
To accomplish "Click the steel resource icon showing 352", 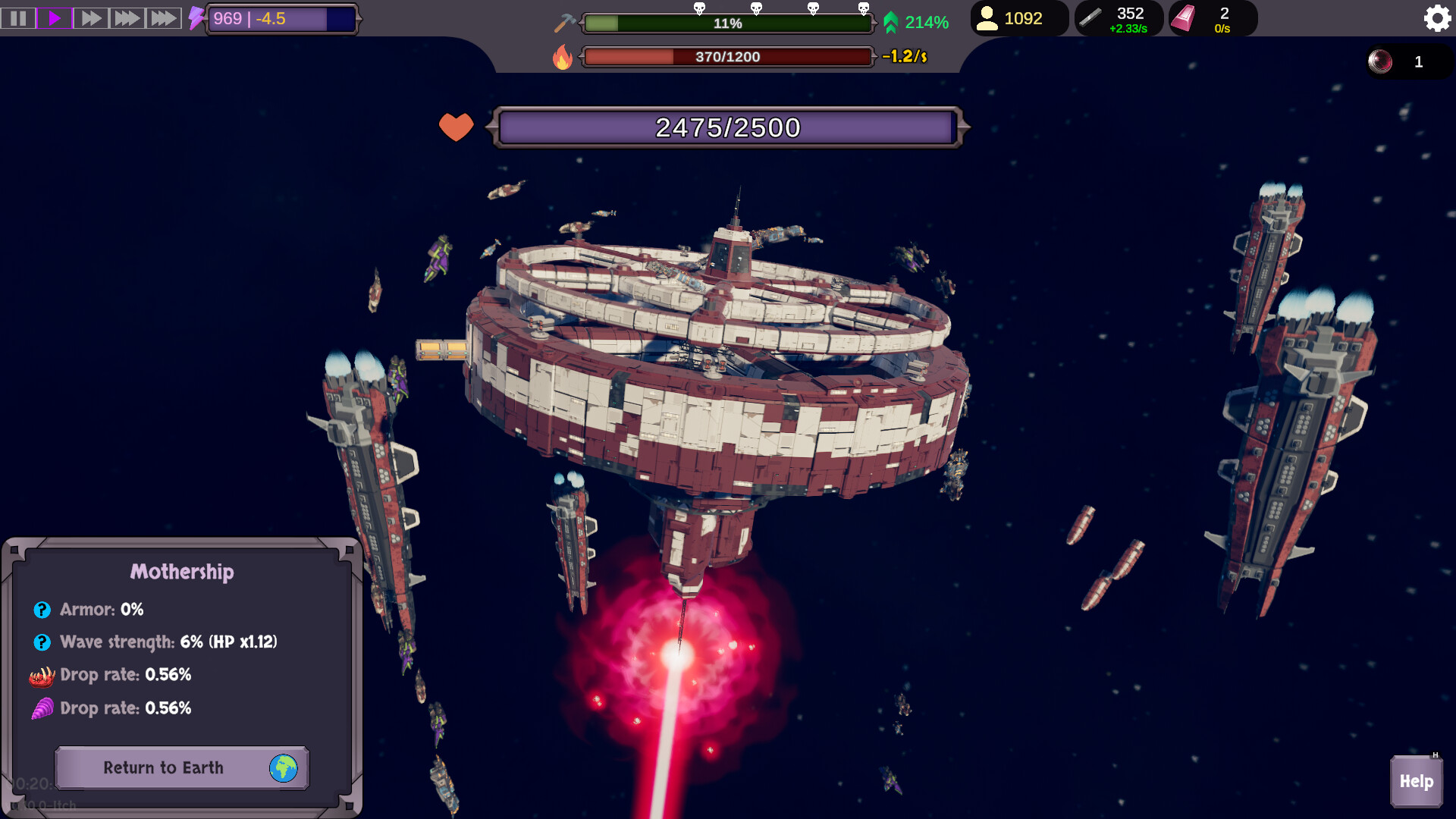I will tap(1090, 17).
